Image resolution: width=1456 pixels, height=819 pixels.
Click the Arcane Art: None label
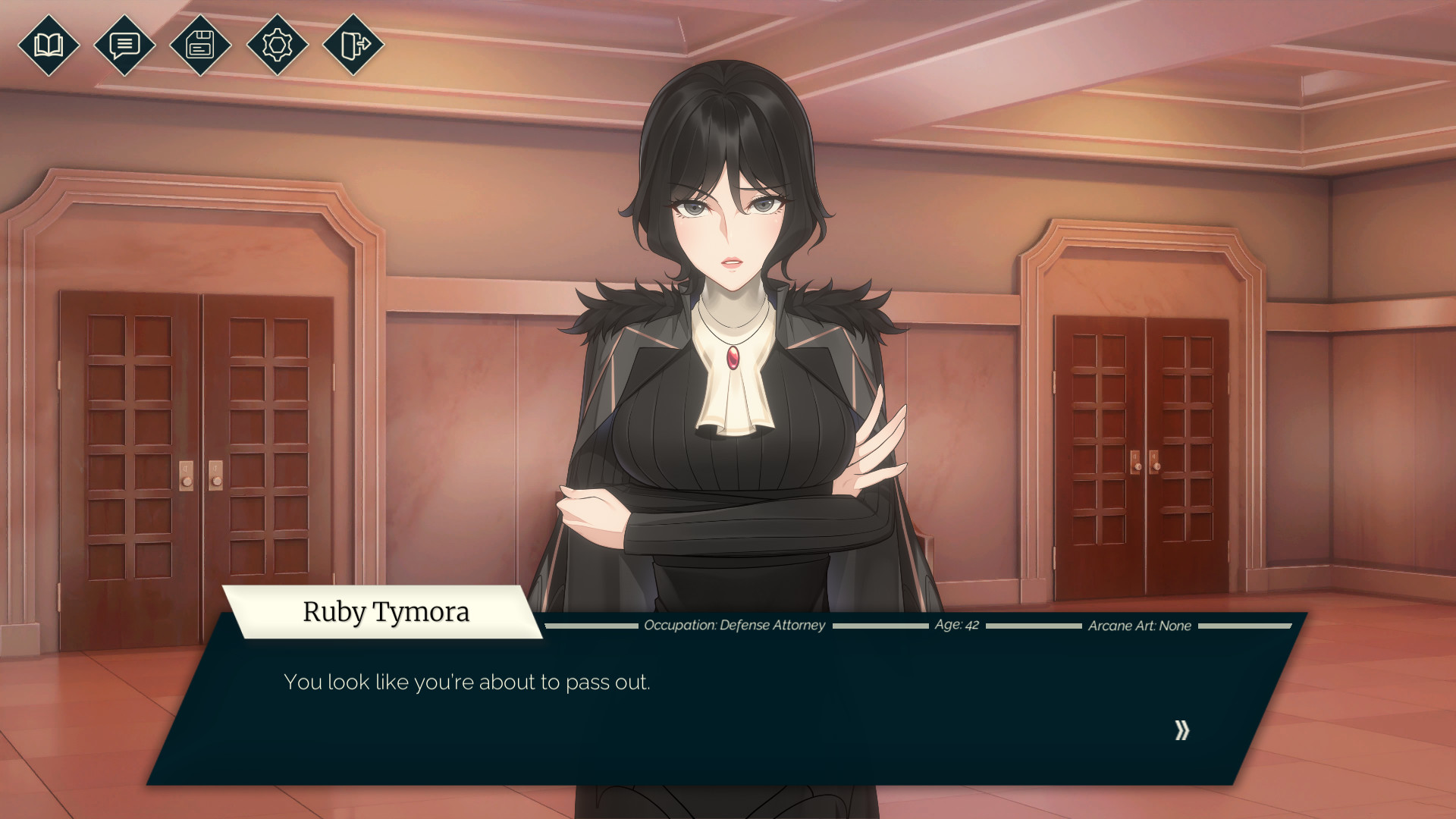[1139, 626]
